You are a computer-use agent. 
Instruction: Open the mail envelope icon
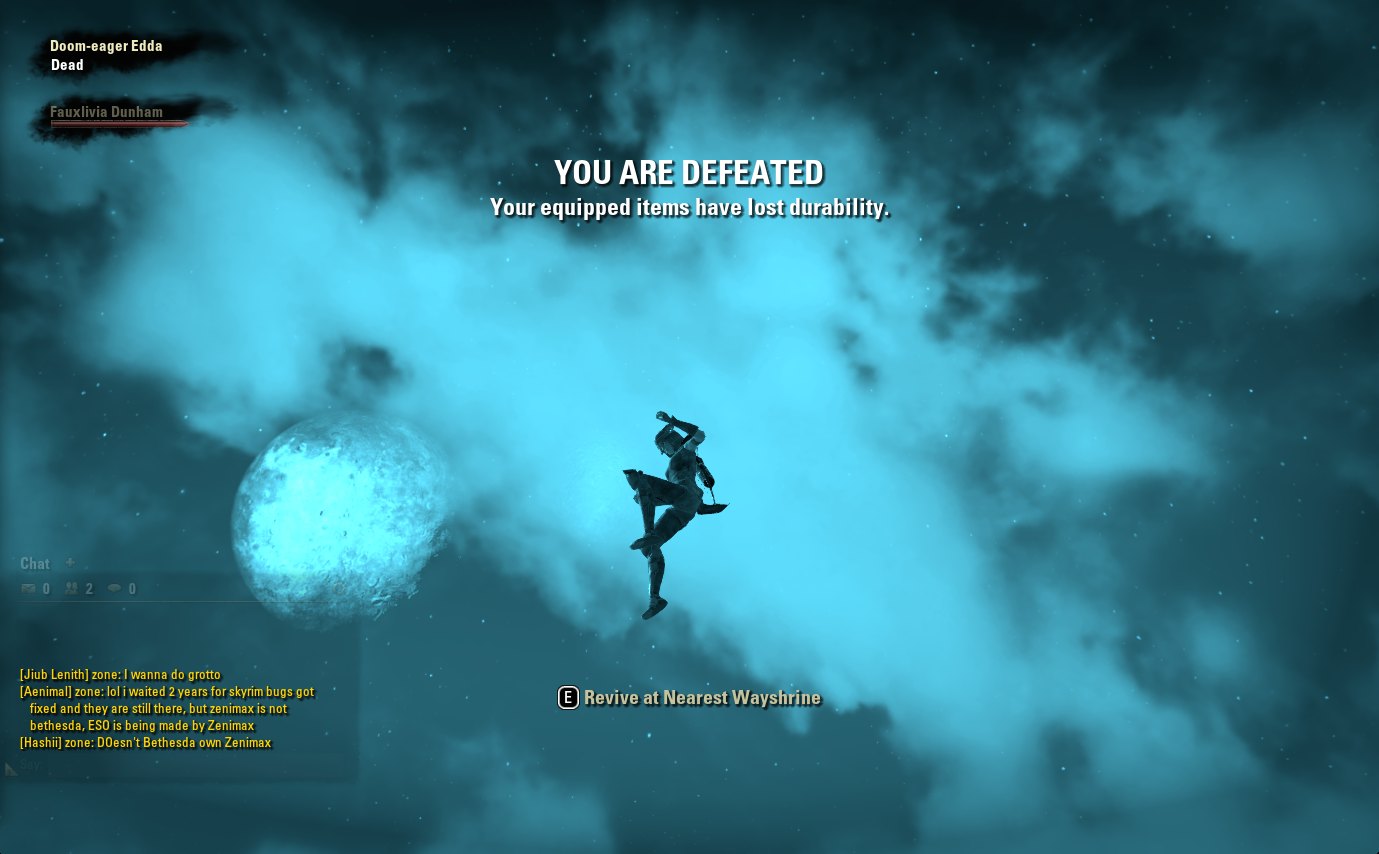coord(29,589)
